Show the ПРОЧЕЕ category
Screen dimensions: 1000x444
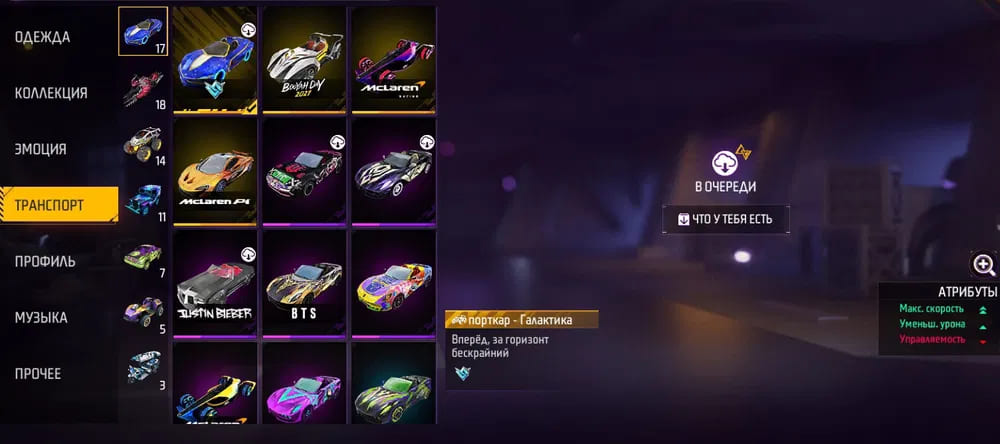(38, 373)
